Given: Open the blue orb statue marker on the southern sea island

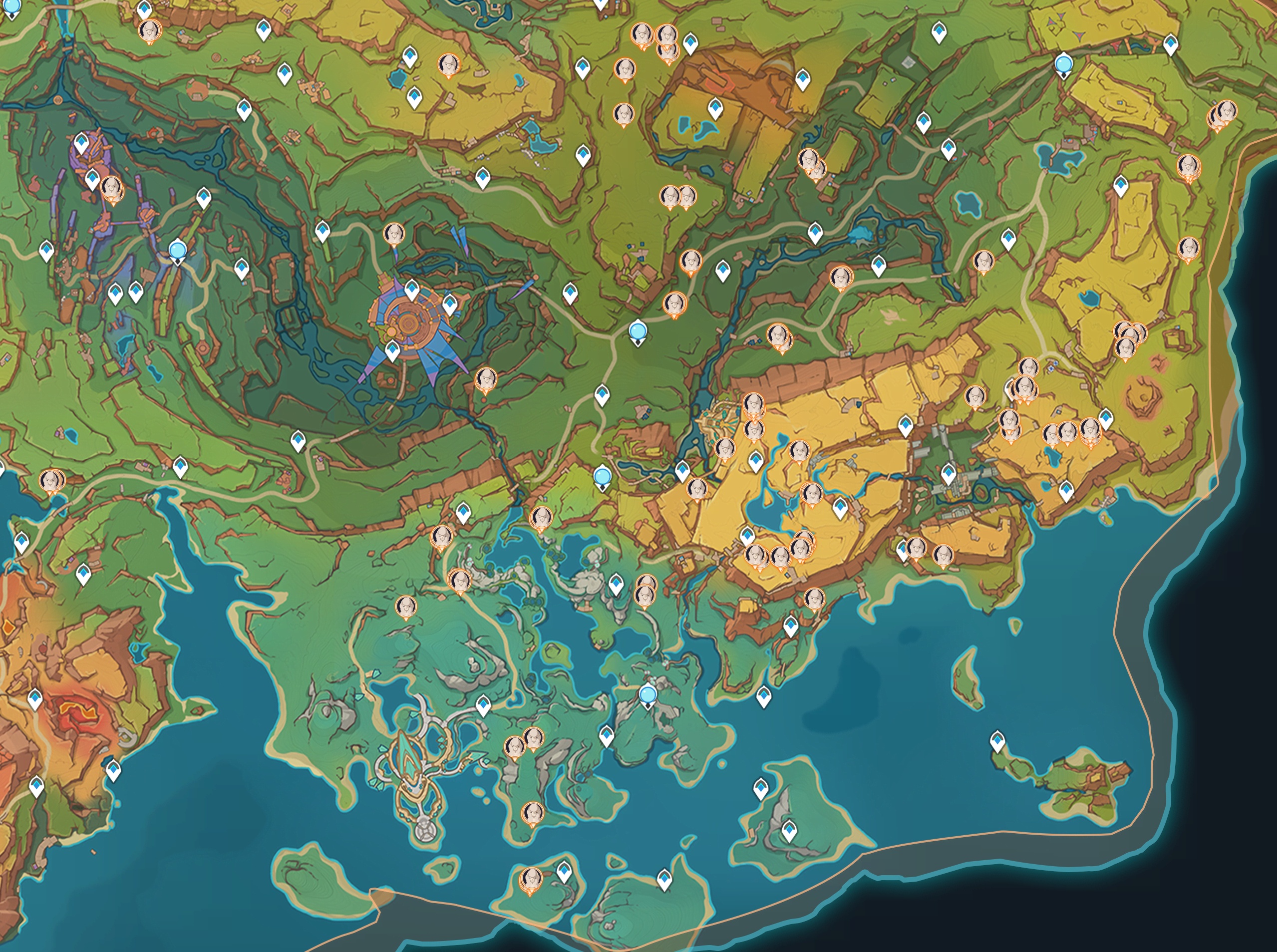Looking at the screenshot, I should coord(647,695).
